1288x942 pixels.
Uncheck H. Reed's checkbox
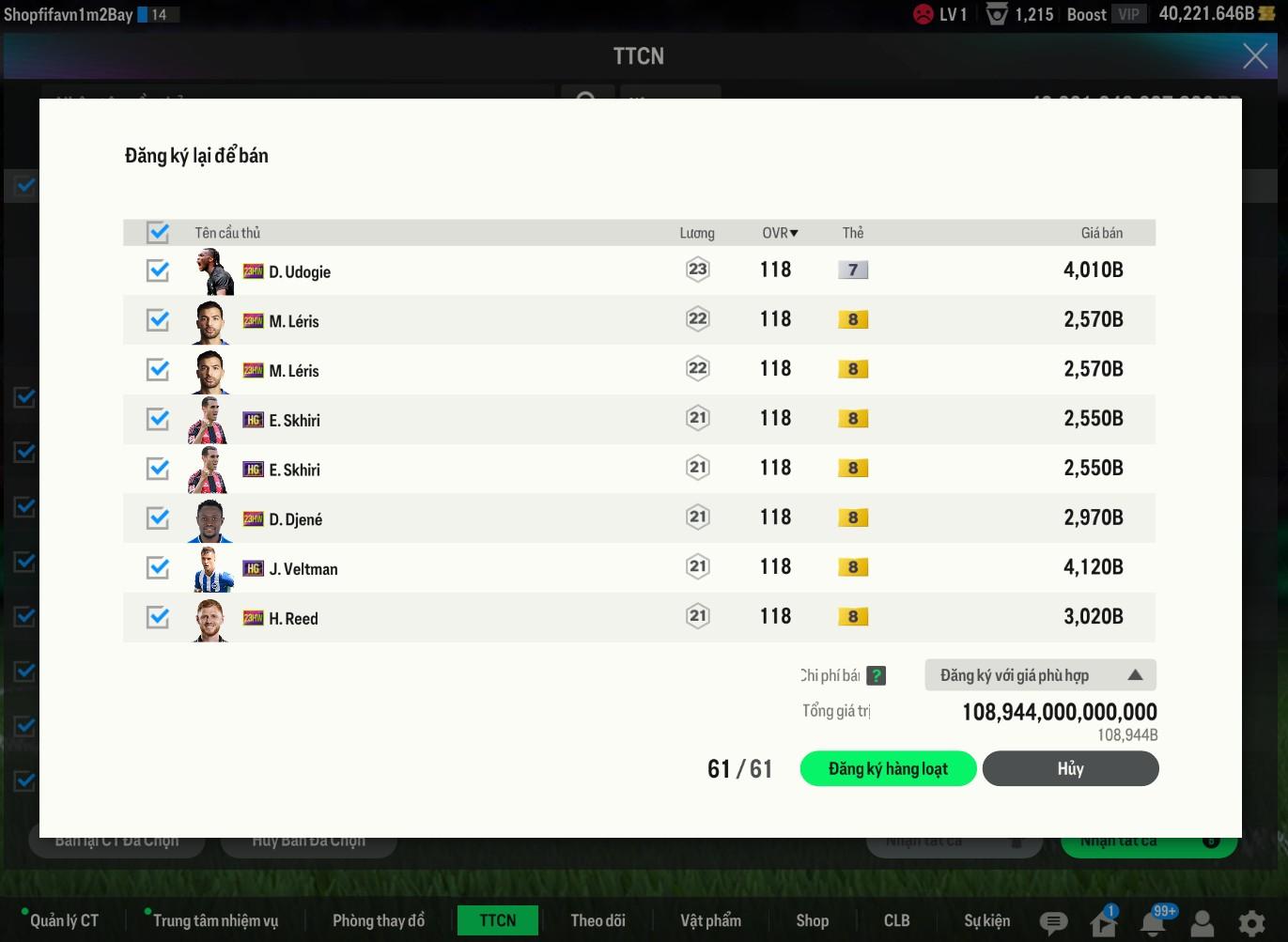click(x=158, y=618)
